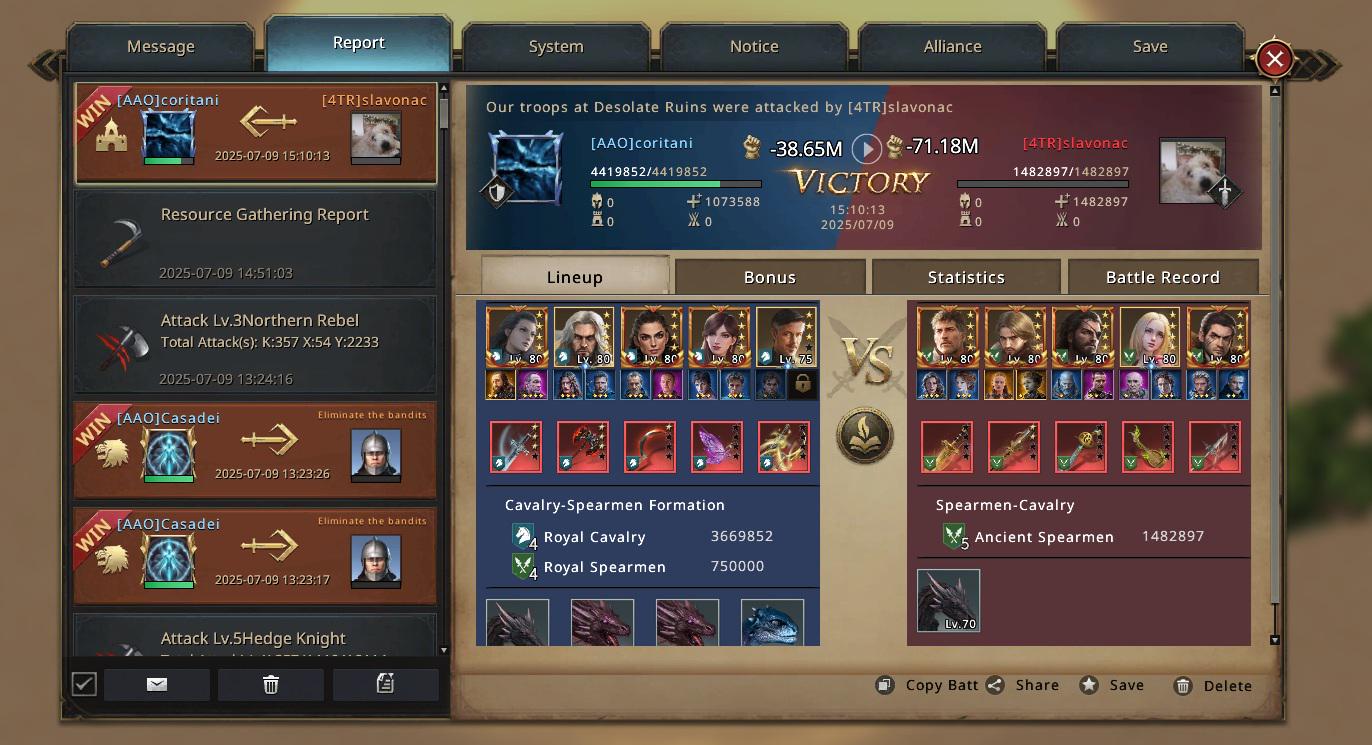Viewport: 1372px width, 745px height.
Task: Play the battle replay
Action: pyautogui.click(x=866, y=149)
